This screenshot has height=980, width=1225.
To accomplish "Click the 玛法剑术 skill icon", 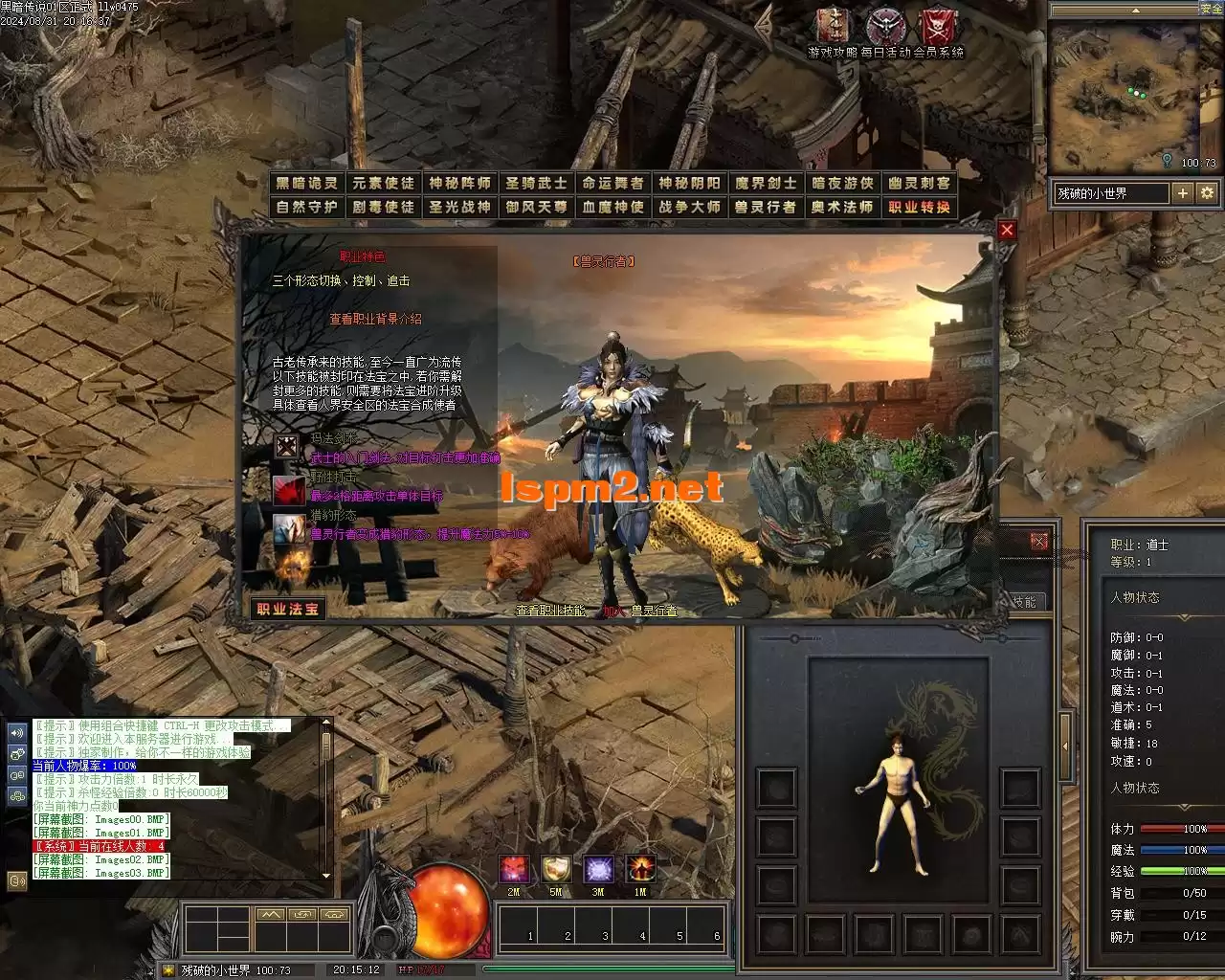I will pos(287,446).
